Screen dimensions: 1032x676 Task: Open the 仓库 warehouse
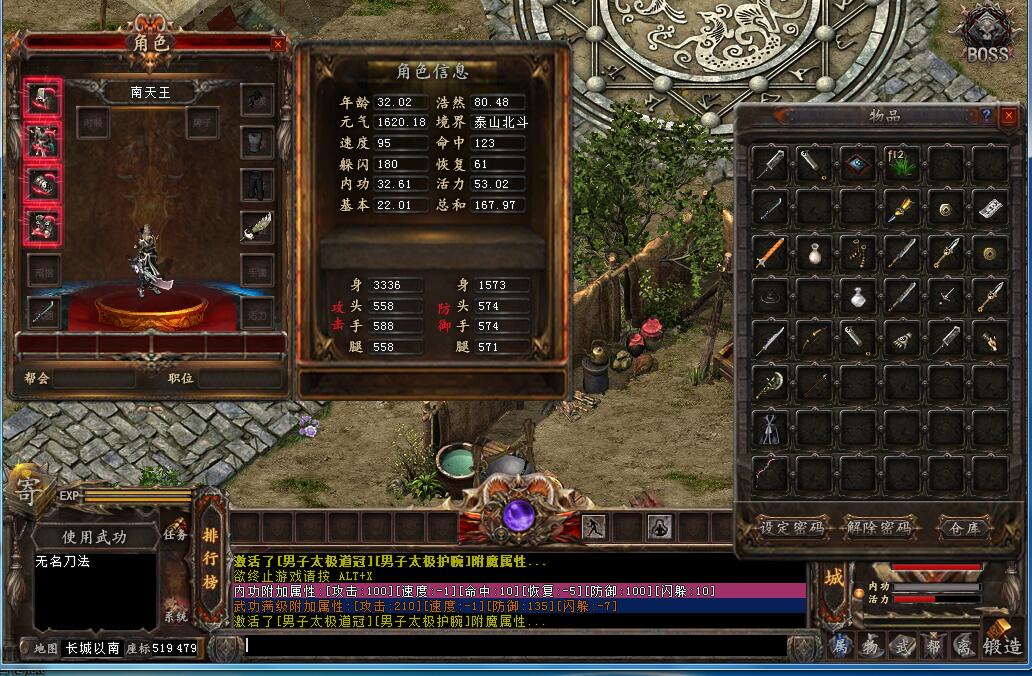pyautogui.click(x=965, y=527)
